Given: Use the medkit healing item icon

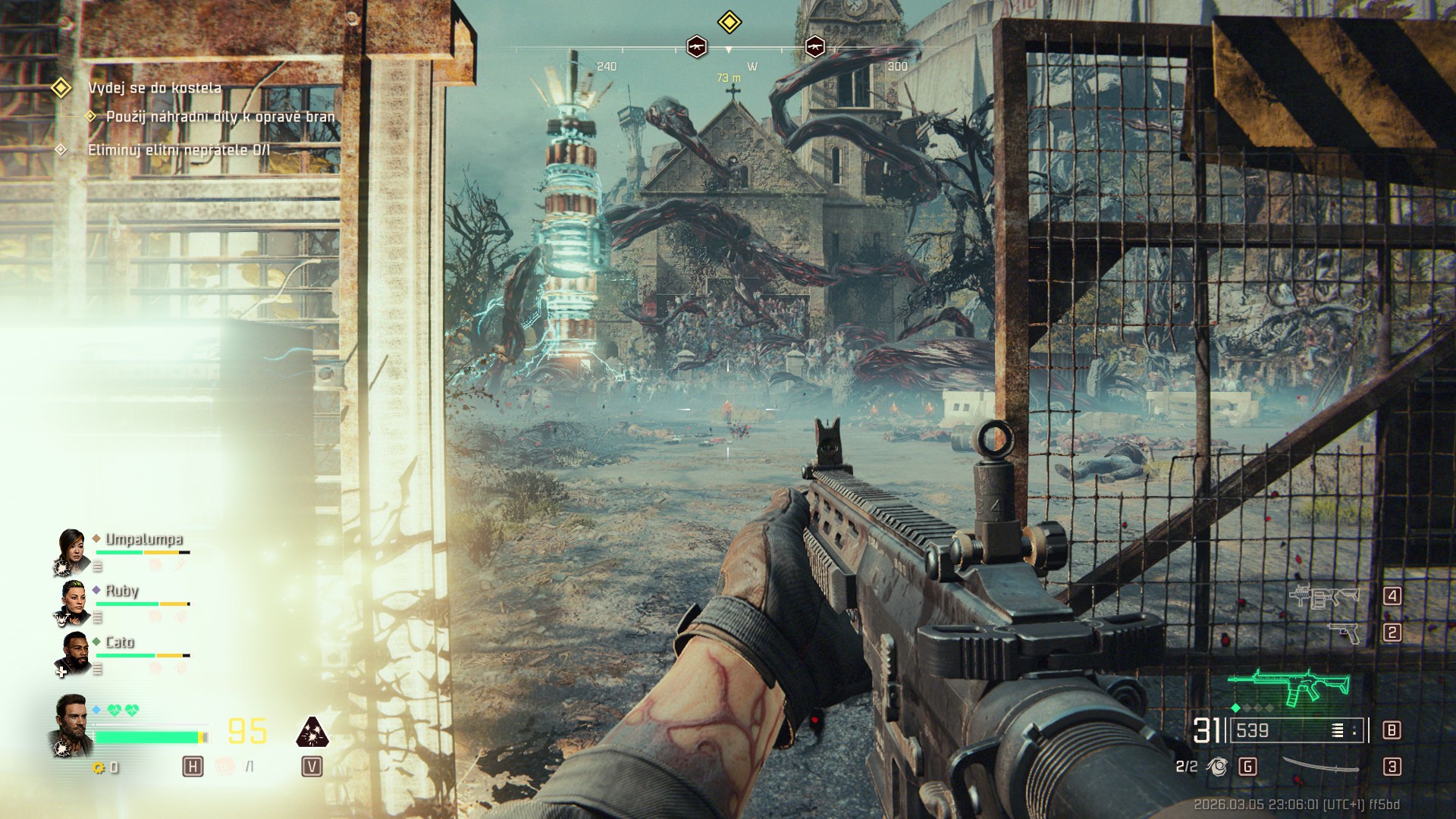Looking at the screenshot, I should pyautogui.click(x=225, y=767).
